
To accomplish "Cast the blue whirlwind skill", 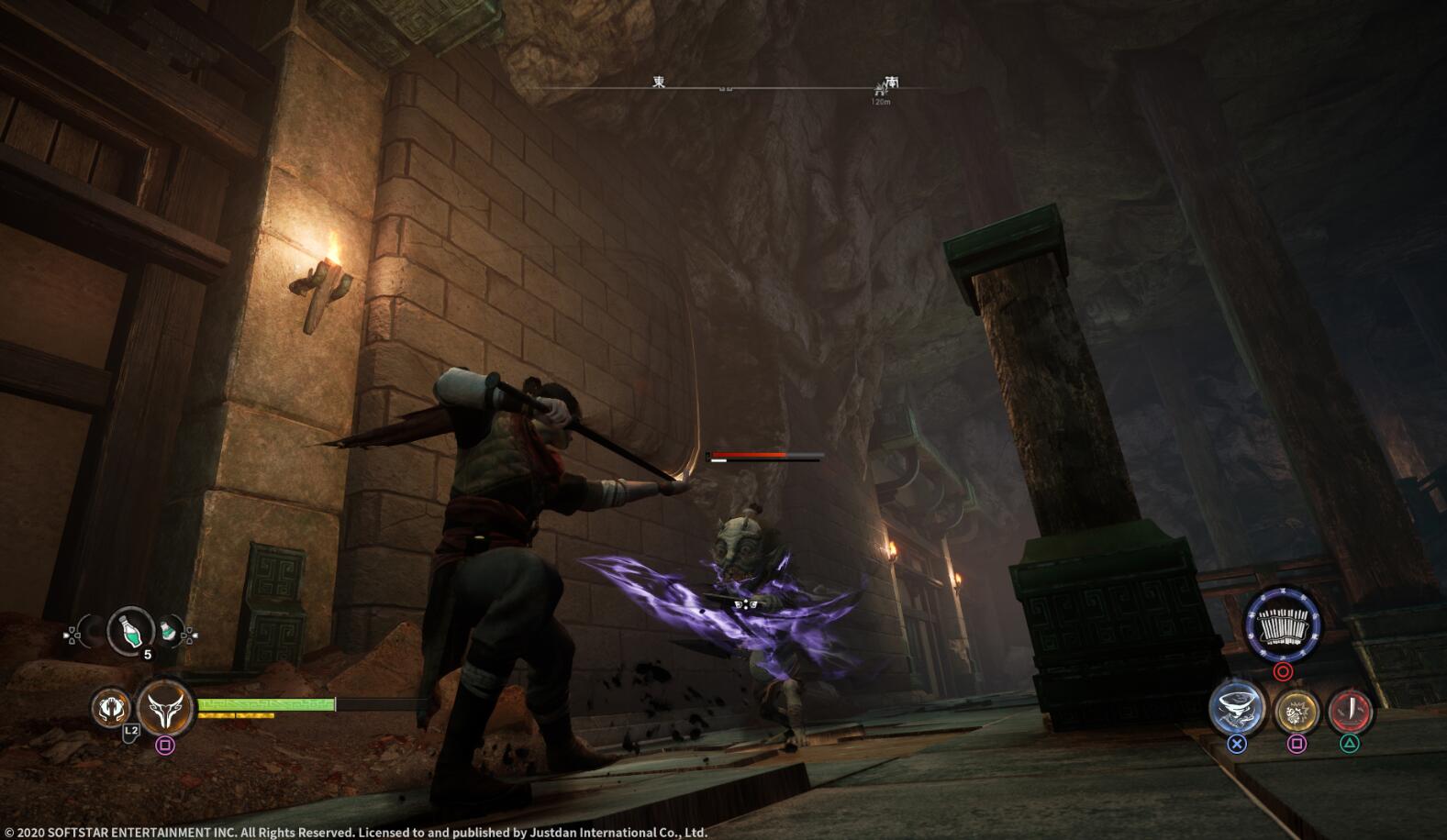I will point(1236,709).
